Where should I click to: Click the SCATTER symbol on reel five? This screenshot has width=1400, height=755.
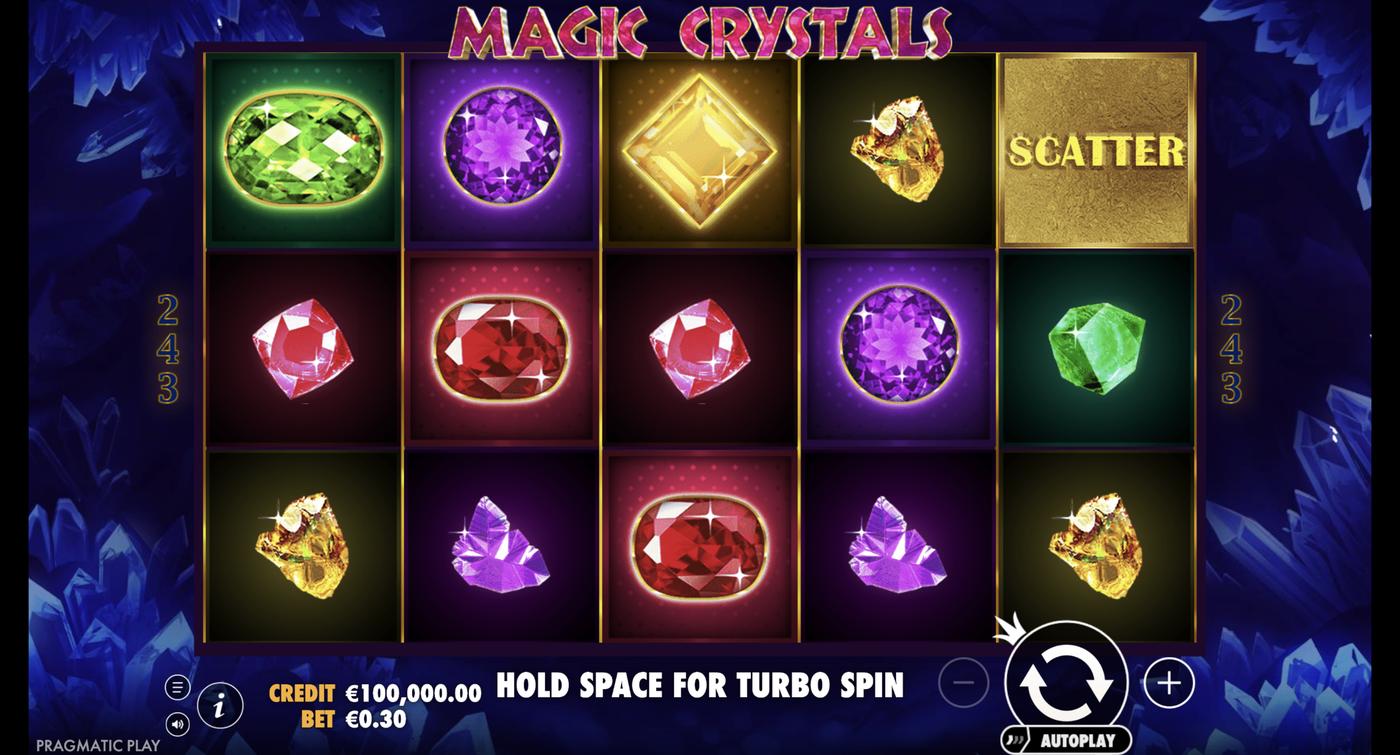pos(1094,150)
